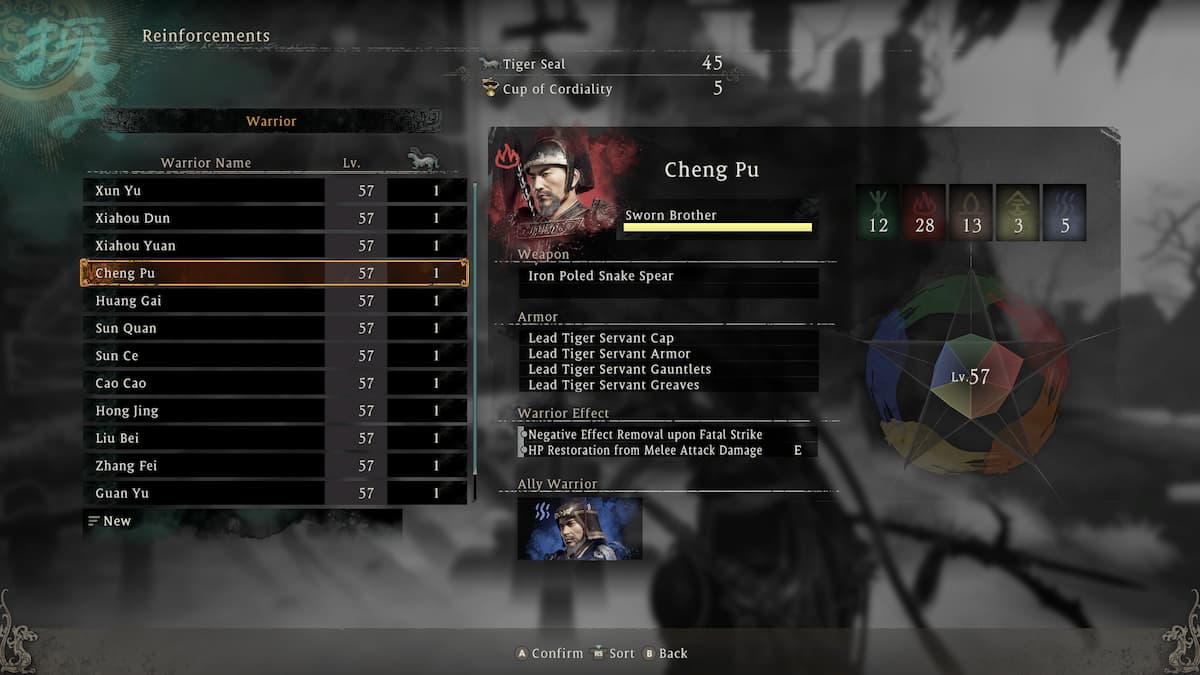Image resolution: width=1200 pixels, height=675 pixels.
Task: Open the Warrior category header
Action: tap(271, 121)
